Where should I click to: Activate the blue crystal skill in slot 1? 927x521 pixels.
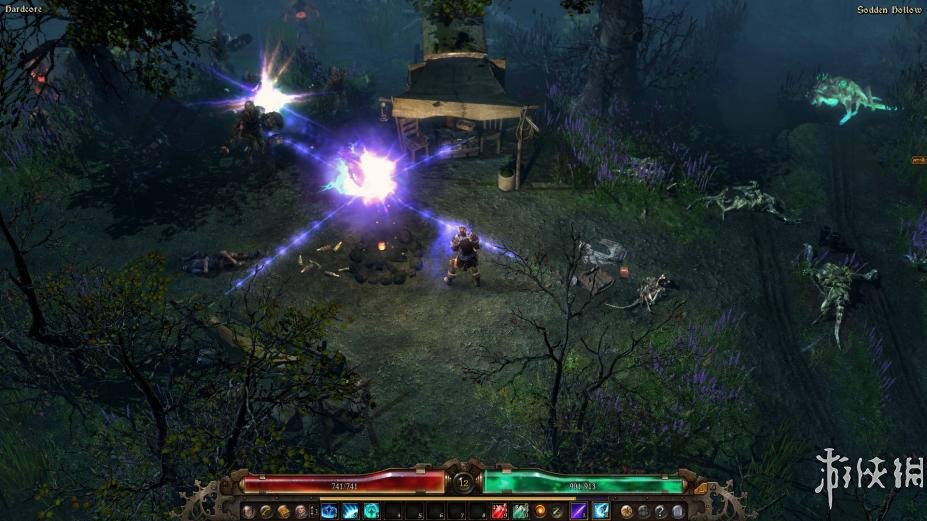point(329,511)
